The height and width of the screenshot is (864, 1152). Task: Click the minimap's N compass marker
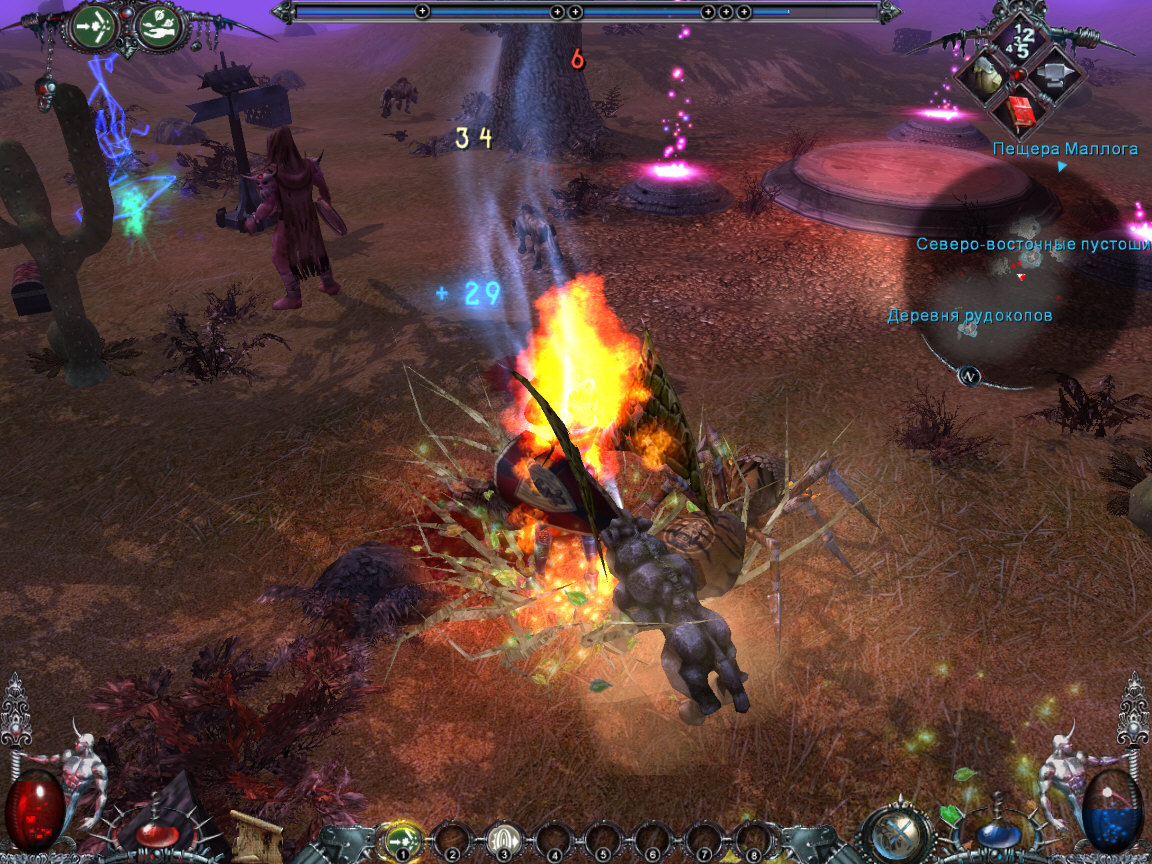[x=968, y=376]
